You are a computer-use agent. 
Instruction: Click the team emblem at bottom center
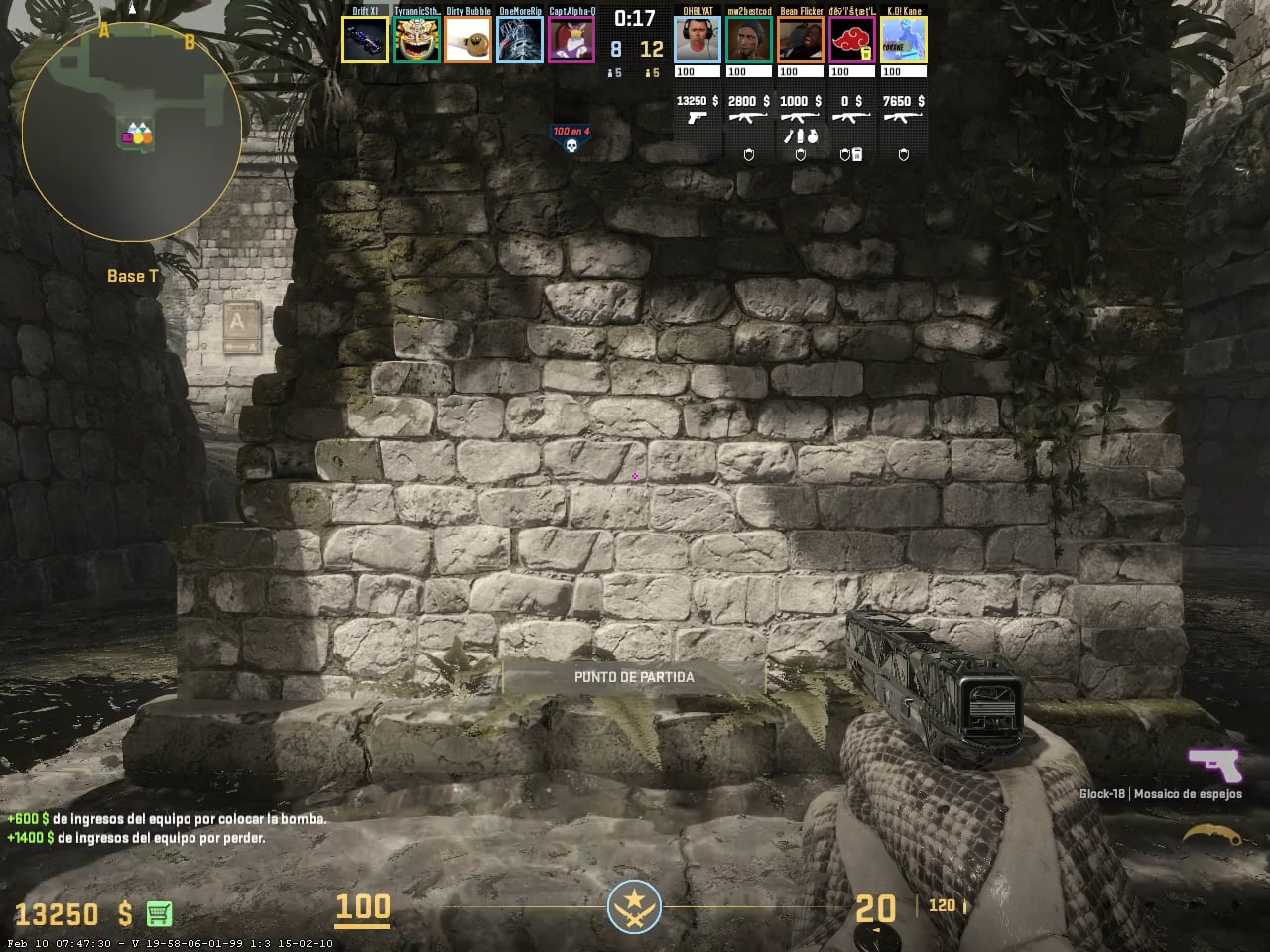pyautogui.click(x=633, y=907)
